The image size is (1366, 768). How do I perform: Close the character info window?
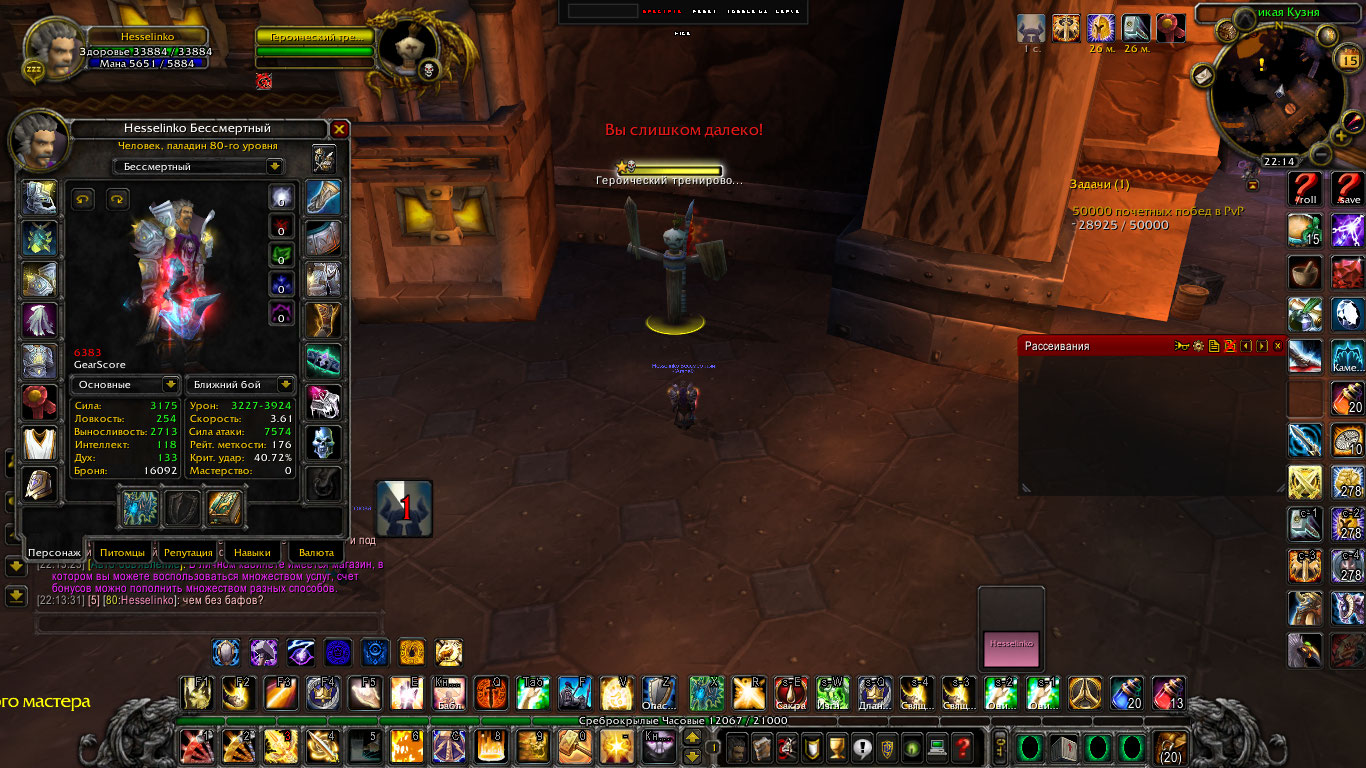tap(339, 129)
